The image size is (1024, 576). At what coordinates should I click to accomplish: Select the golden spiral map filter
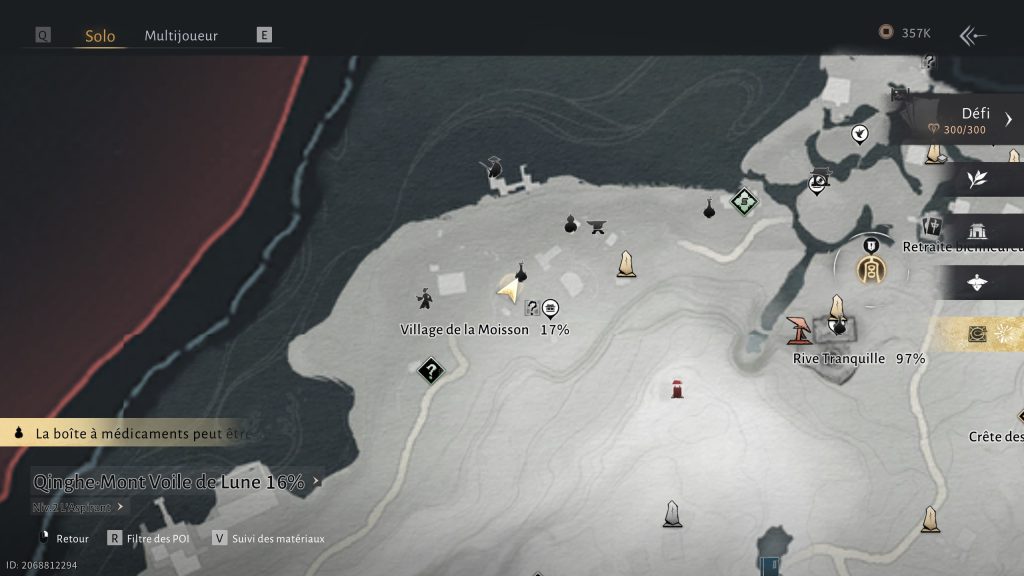(977, 334)
